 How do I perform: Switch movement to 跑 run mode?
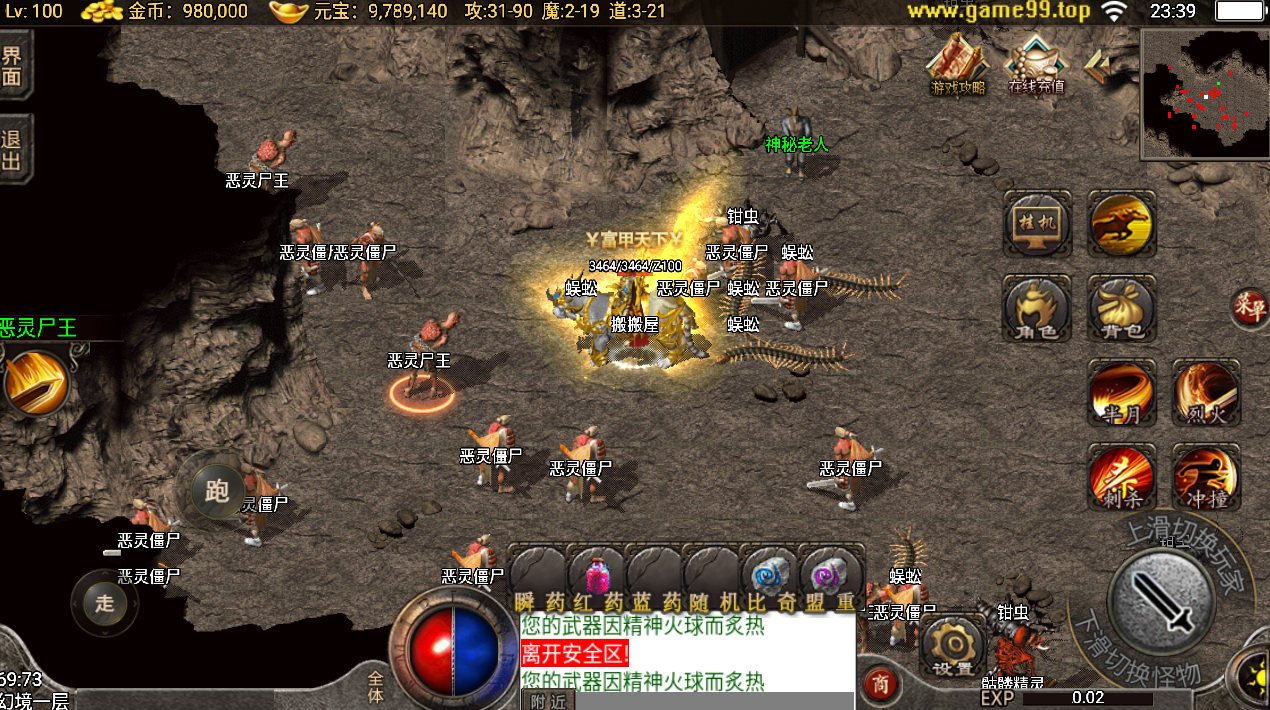point(217,490)
